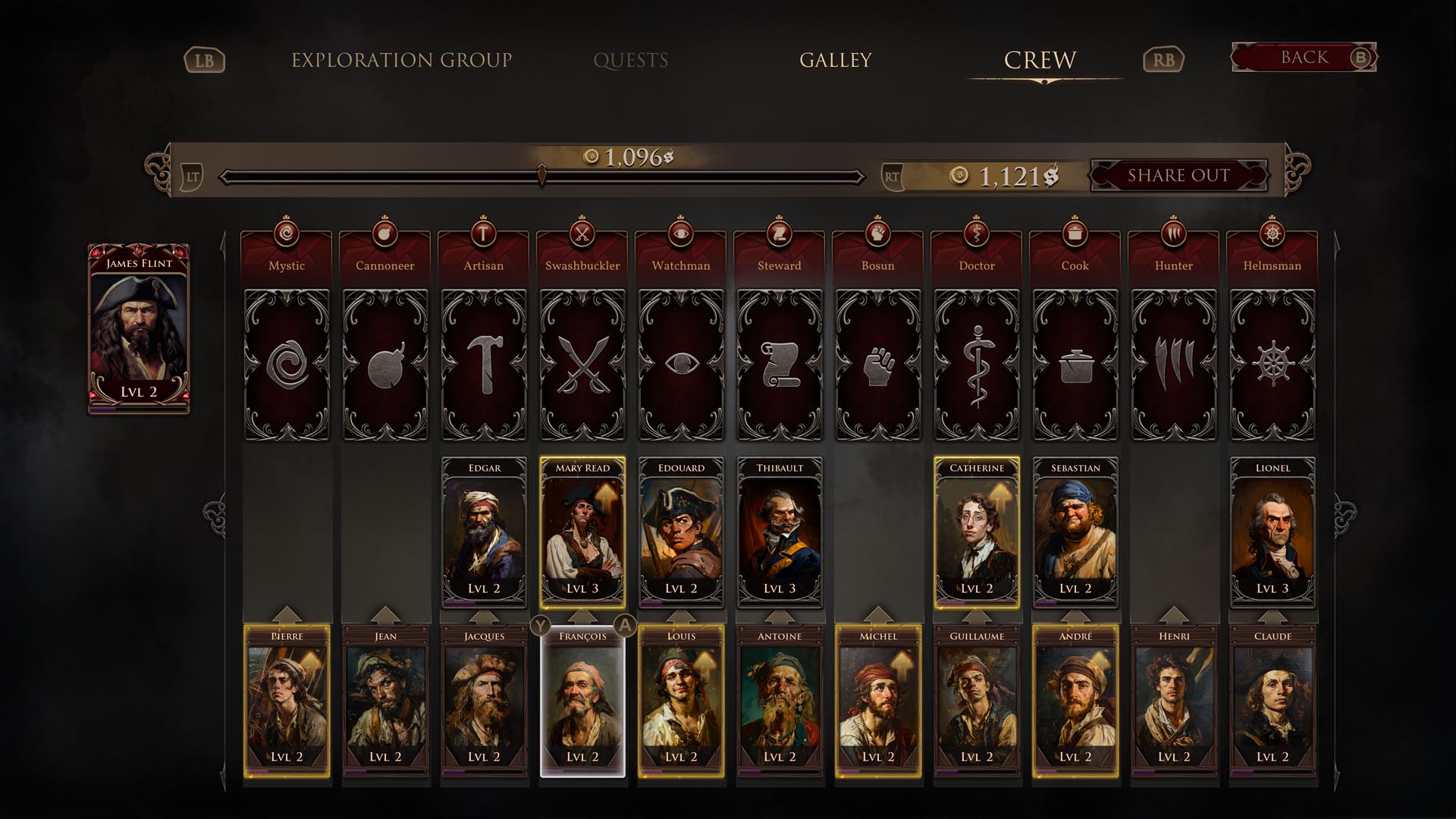Select Captain James Flint's card
The width and height of the screenshot is (1456, 819).
tap(139, 328)
